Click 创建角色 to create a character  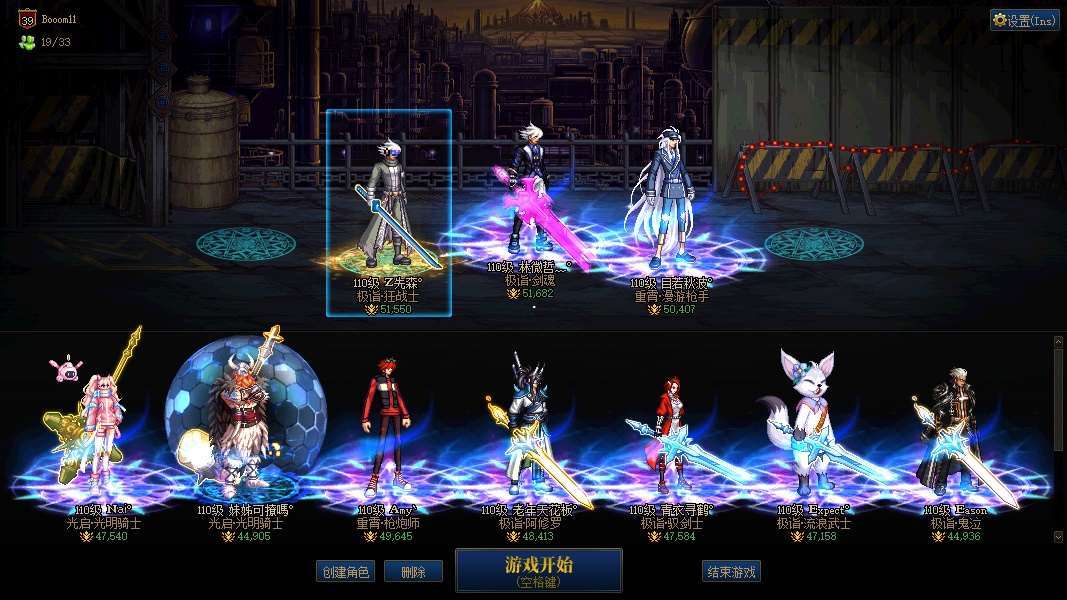click(x=344, y=572)
